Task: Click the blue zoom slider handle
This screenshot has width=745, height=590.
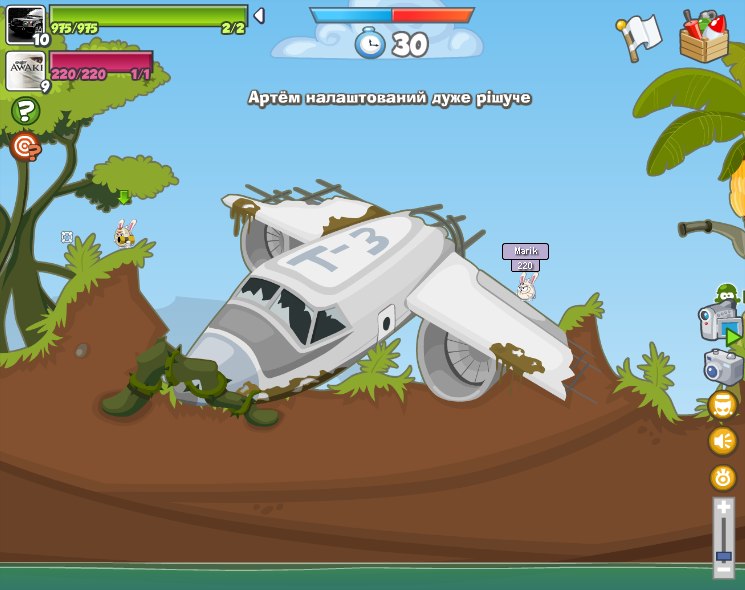Action: [x=723, y=555]
